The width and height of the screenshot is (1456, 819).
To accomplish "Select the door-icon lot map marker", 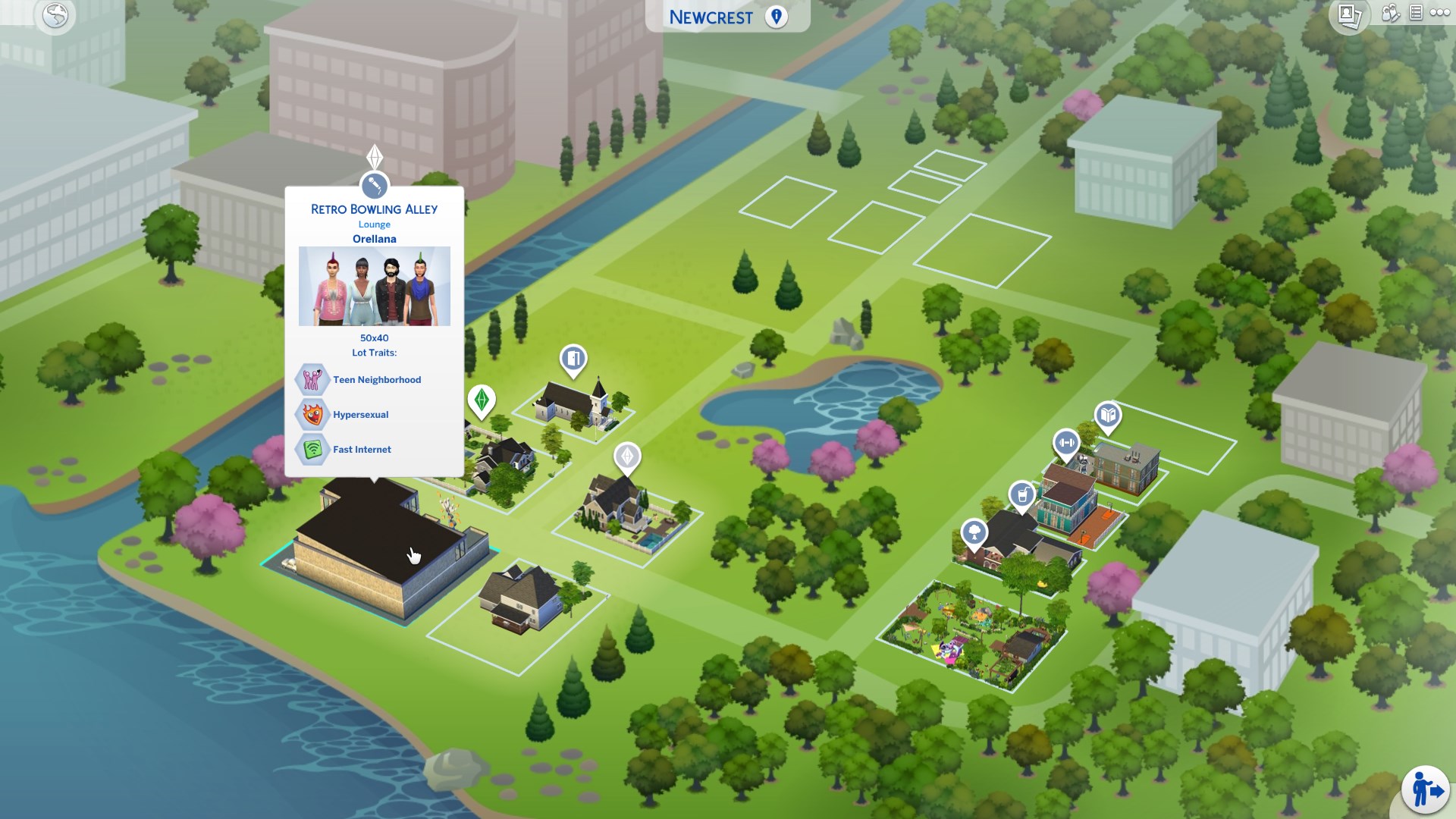I will pyautogui.click(x=573, y=358).
